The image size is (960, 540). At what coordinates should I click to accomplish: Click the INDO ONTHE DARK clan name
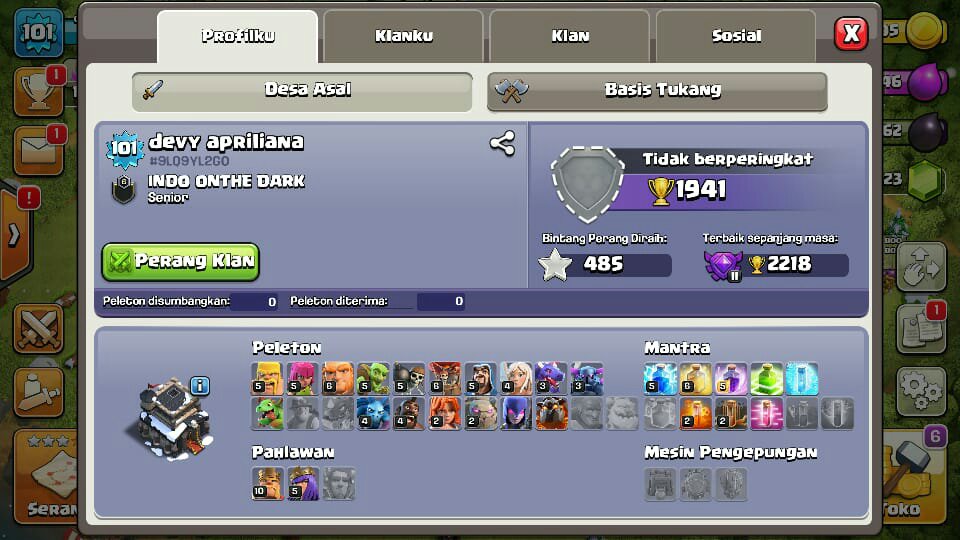pos(226,181)
